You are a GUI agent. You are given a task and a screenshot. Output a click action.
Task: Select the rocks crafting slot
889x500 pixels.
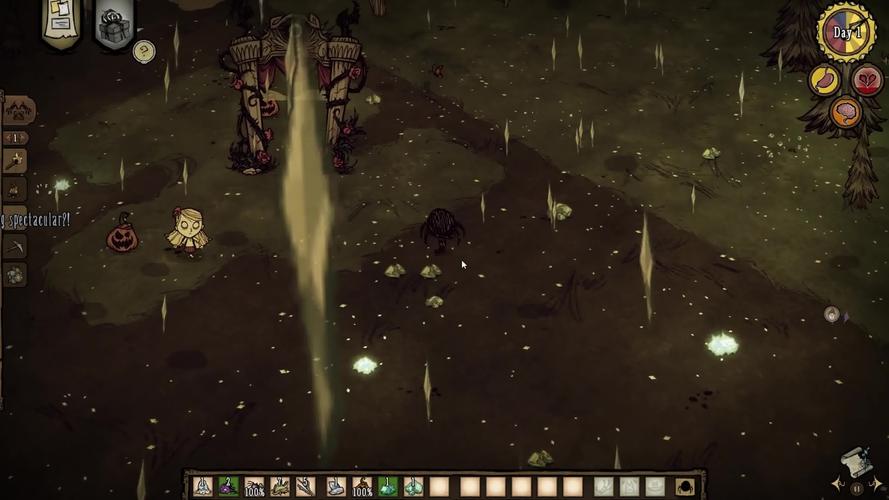(15, 274)
